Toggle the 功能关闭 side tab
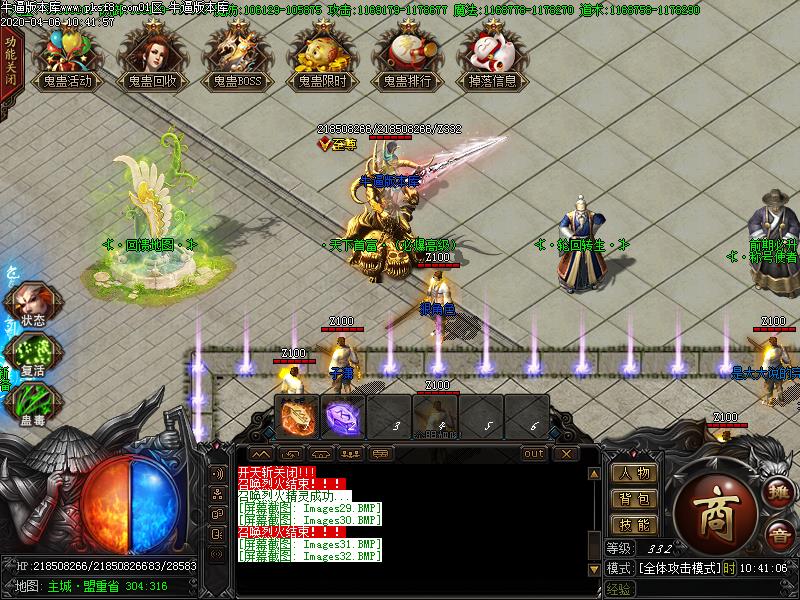800x600 pixels. coord(9,62)
